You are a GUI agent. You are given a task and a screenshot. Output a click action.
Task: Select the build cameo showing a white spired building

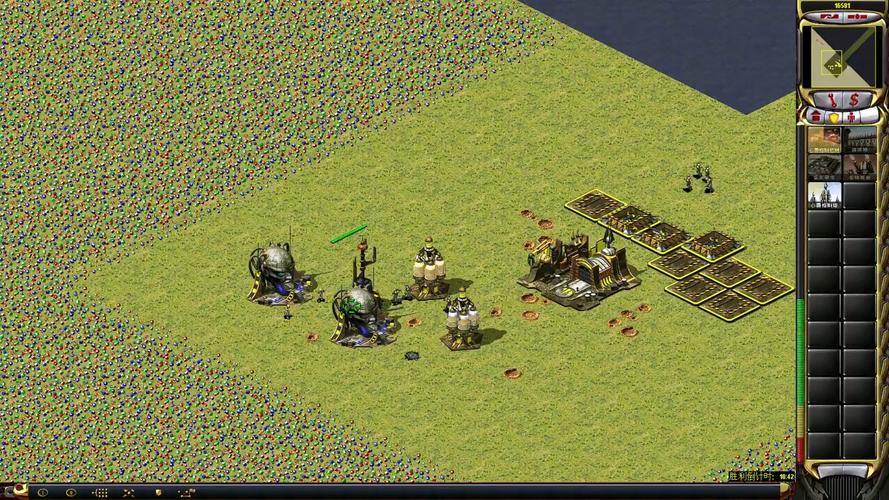point(824,195)
